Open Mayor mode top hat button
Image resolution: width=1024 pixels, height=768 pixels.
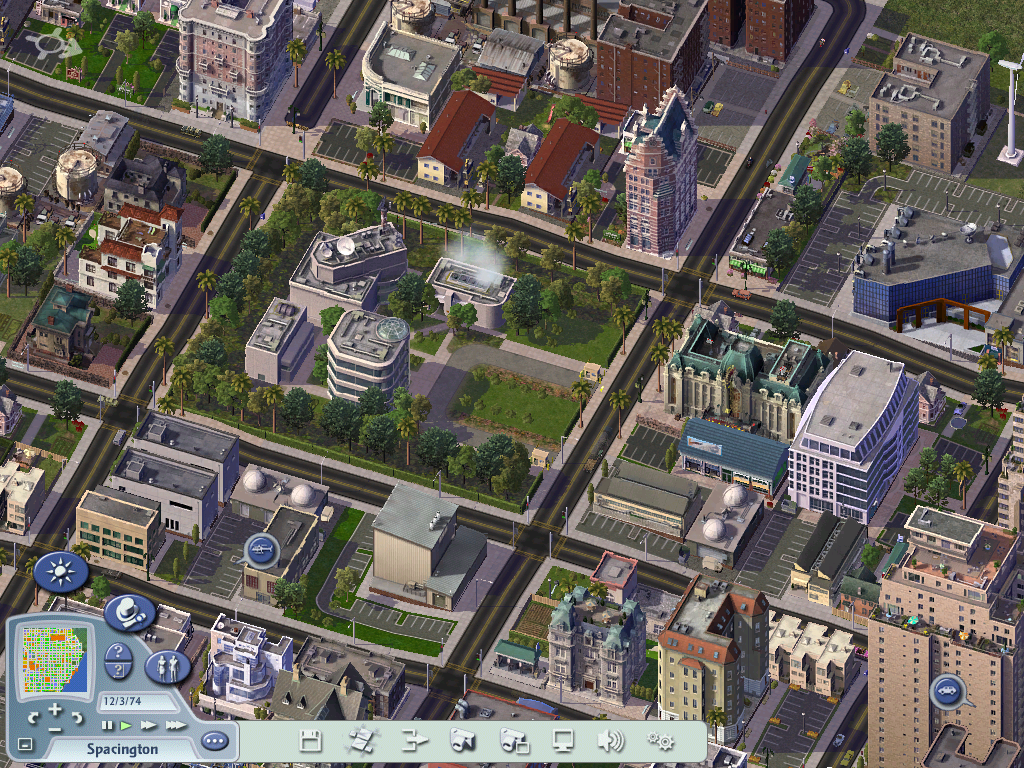pyautogui.click(x=129, y=613)
